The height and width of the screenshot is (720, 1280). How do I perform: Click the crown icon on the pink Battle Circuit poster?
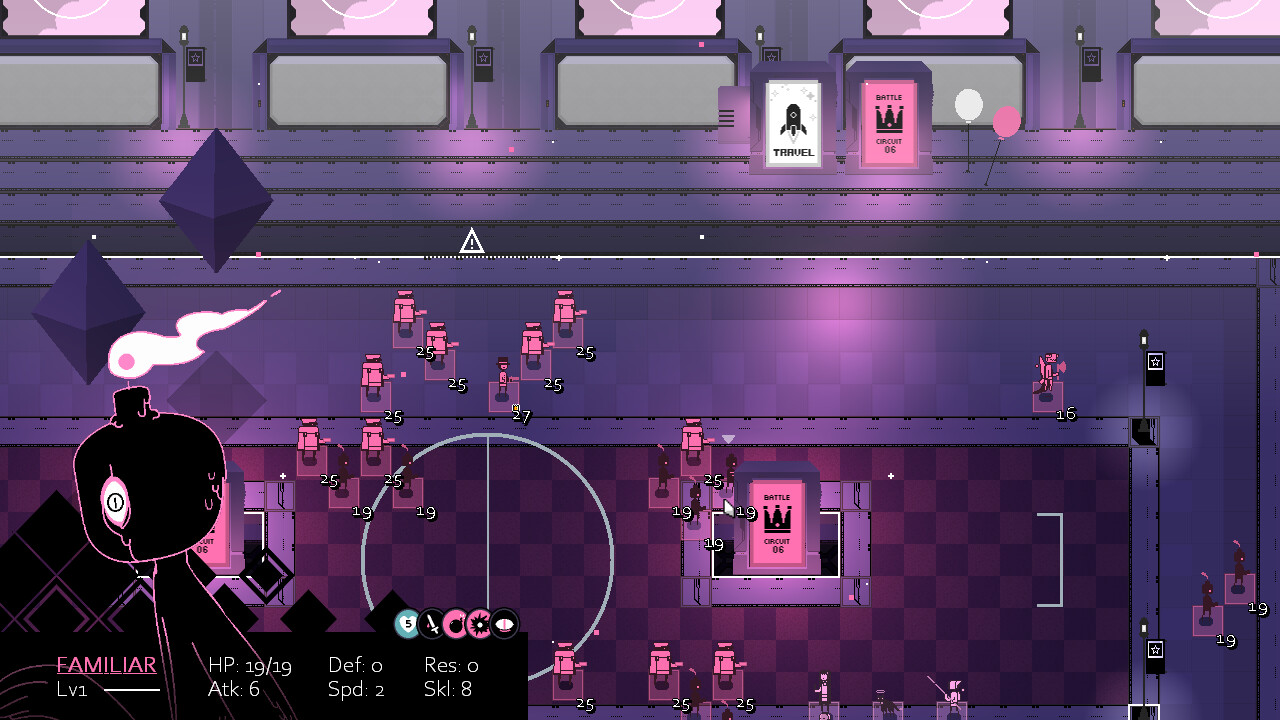888,118
